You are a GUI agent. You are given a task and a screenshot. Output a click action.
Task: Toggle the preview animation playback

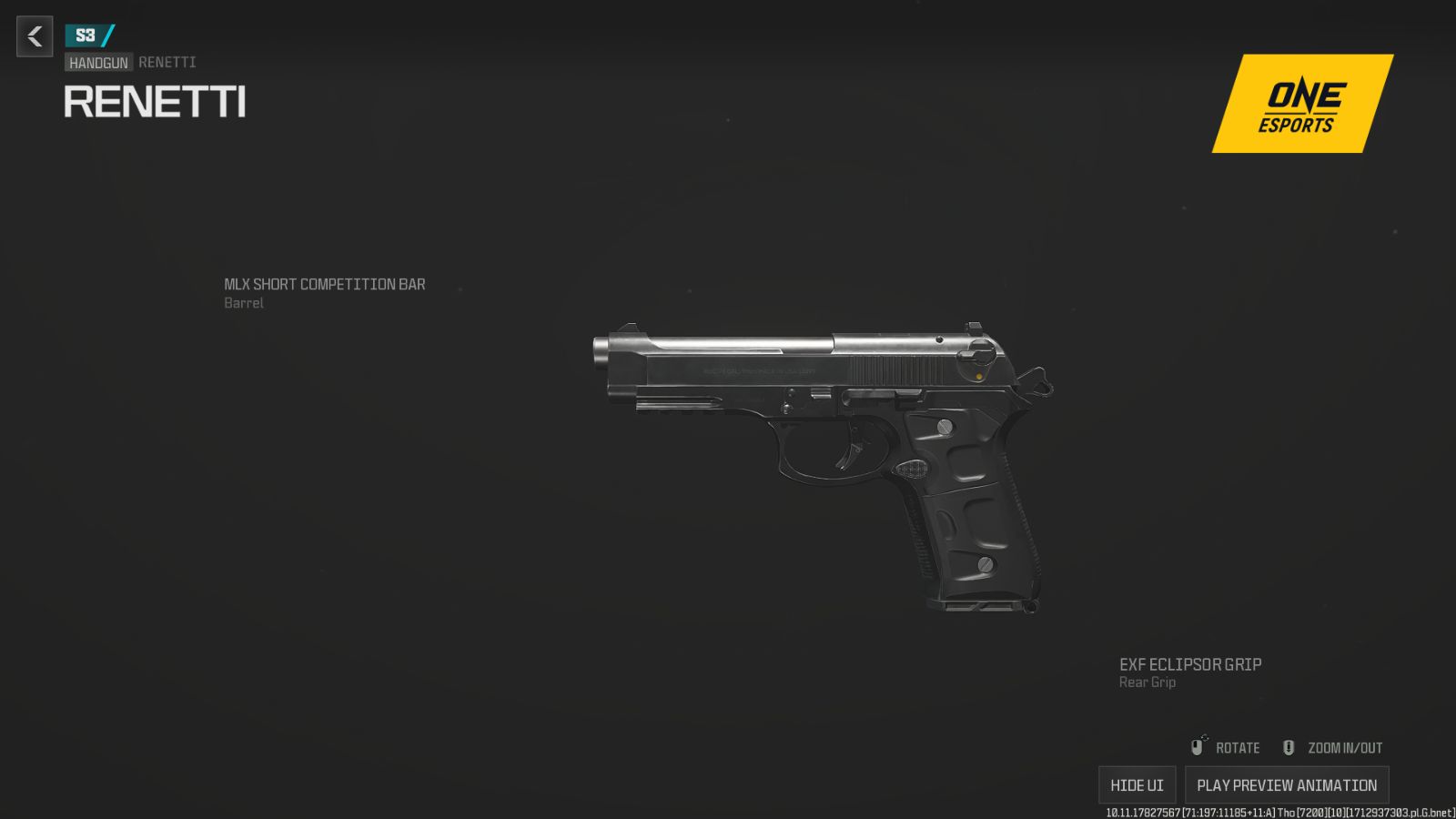[x=1287, y=784]
